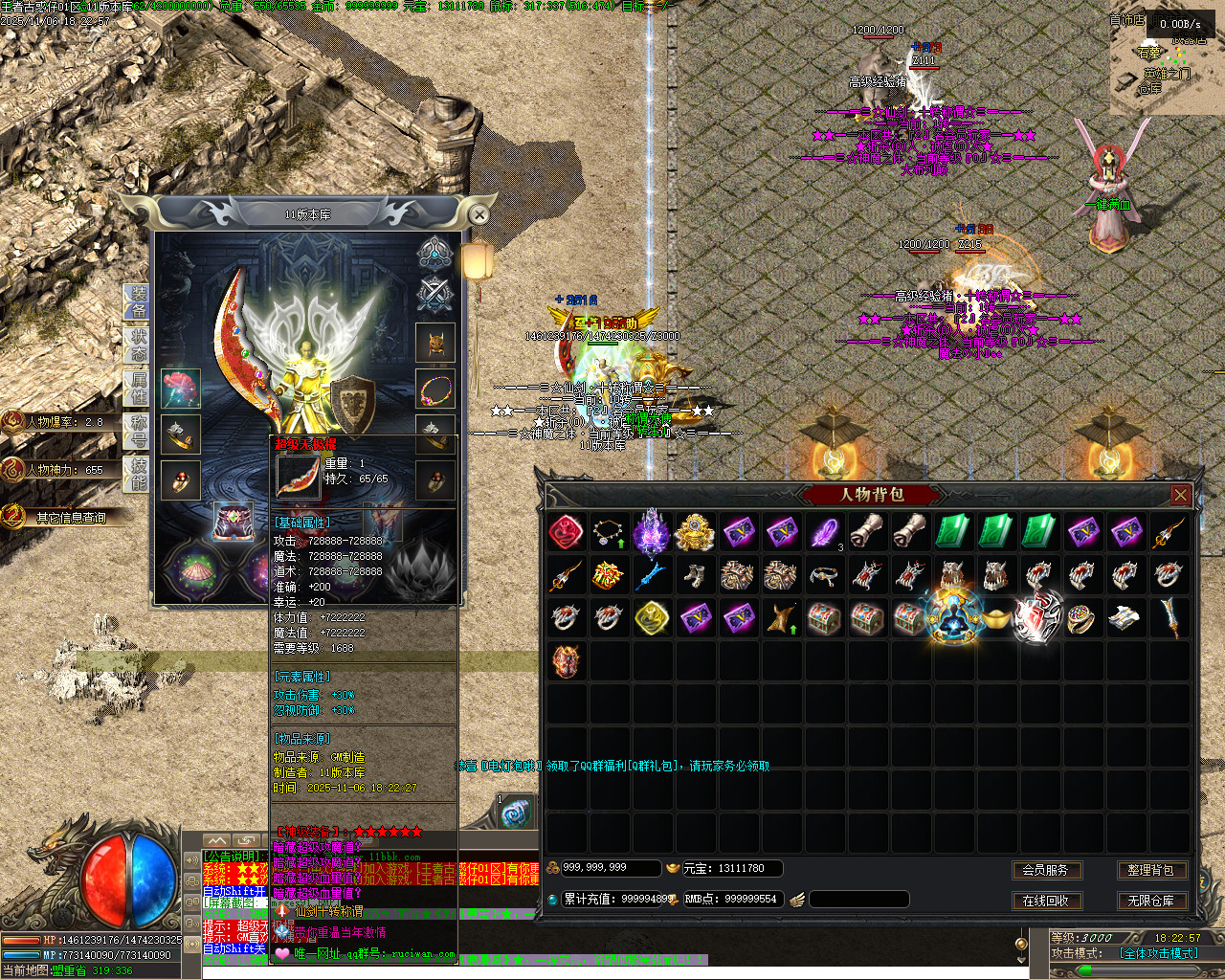Select the jeweled gold ring in bag
This screenshot has width=1225, height=980.
[x=1081, y=618]
